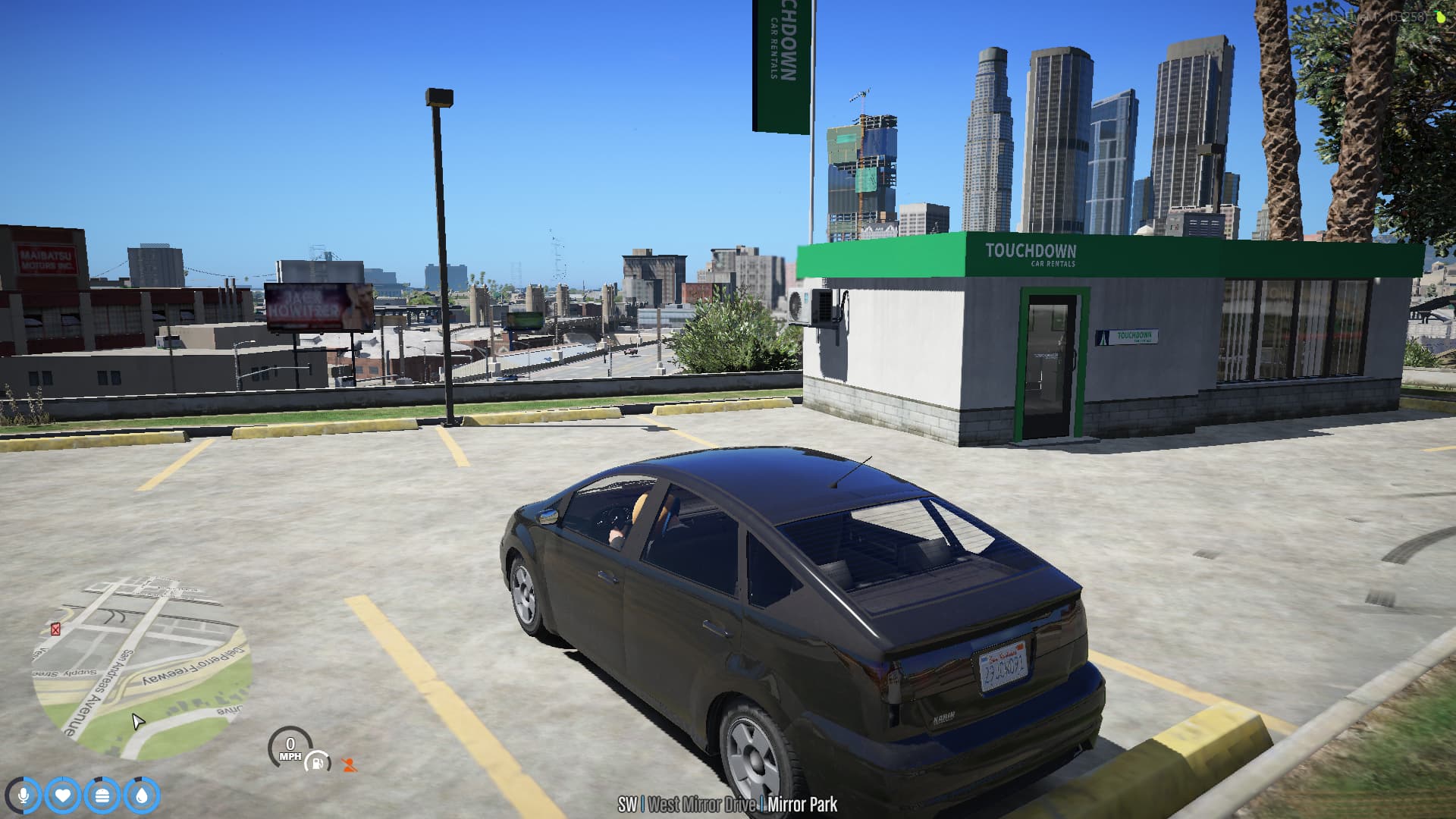Toggle the microphone voice icon
The height and width of the screenshot is (819, 1456).
click(x=24, y=795)
